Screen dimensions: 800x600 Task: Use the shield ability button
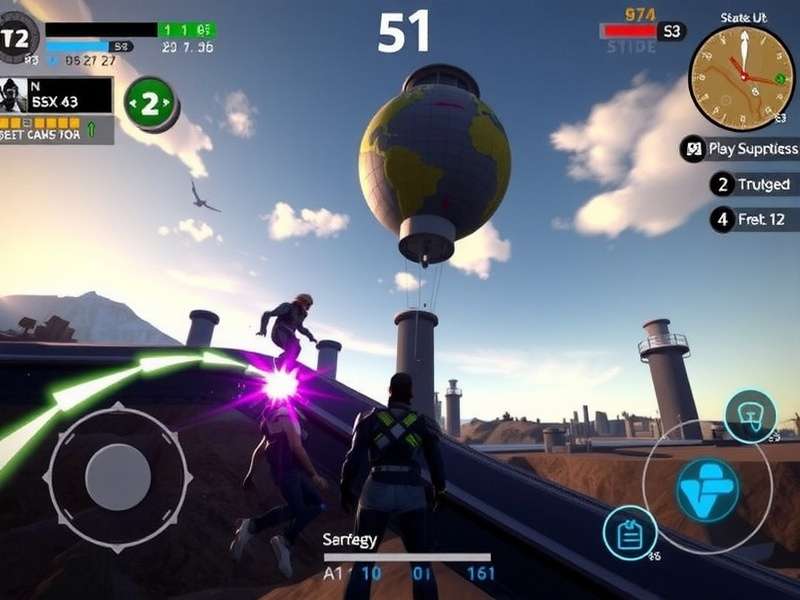[750, 415]
